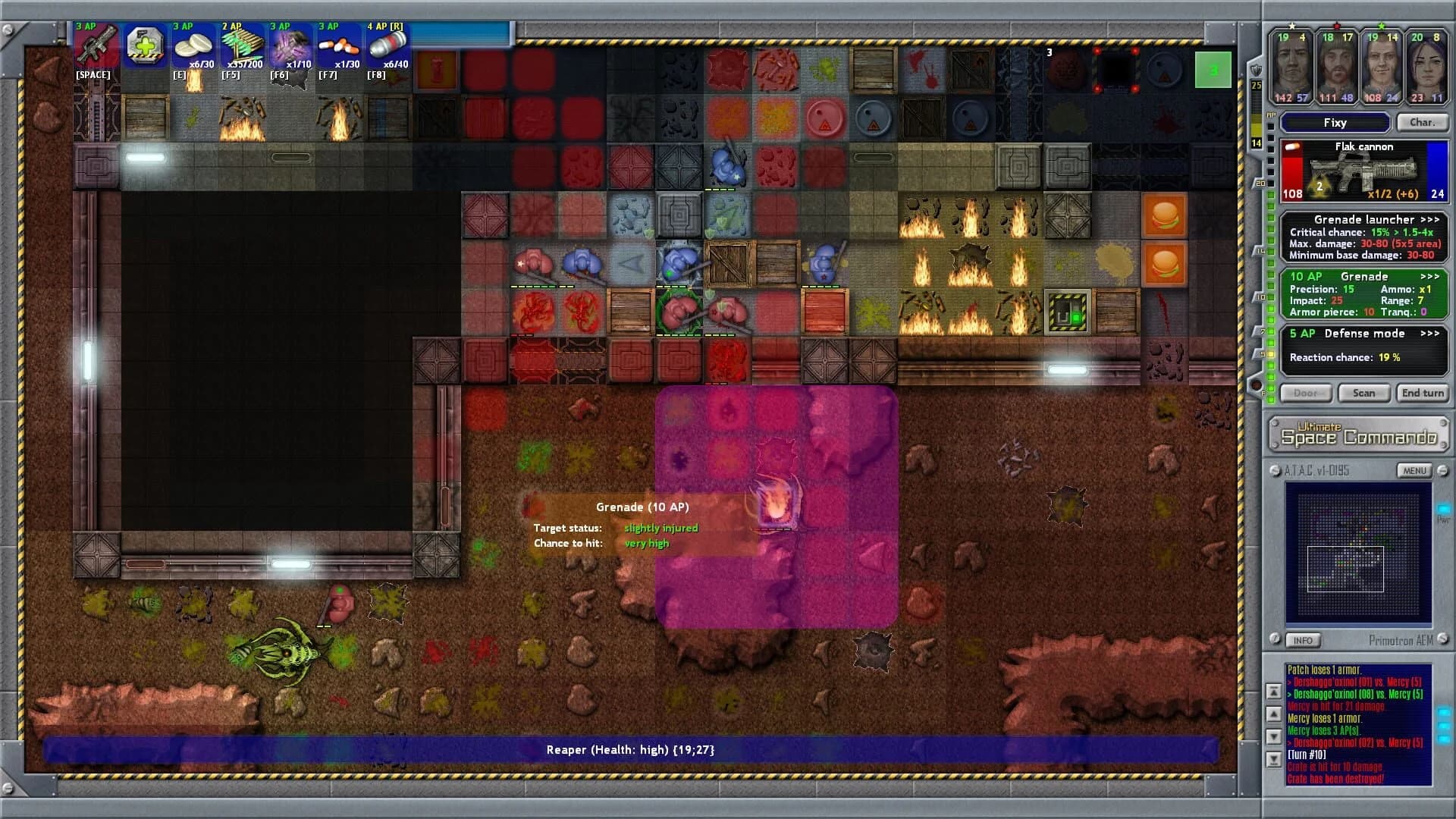The width and height of the screenshot is (1456, 819).
Task: Use the tablets item bound to [E]
Action: (192, 47)
